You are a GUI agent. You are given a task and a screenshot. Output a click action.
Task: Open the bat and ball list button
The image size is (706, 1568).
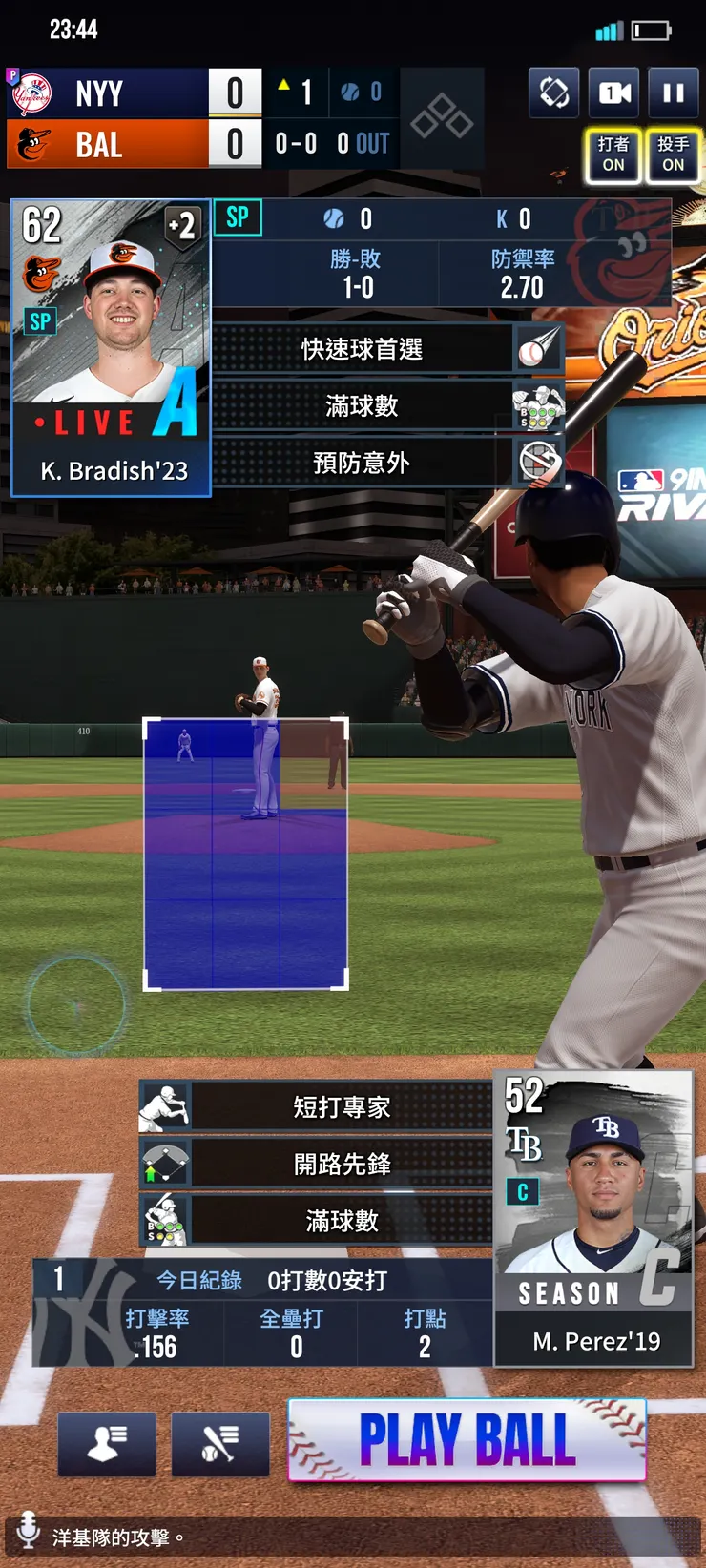tap(220, 1444)
